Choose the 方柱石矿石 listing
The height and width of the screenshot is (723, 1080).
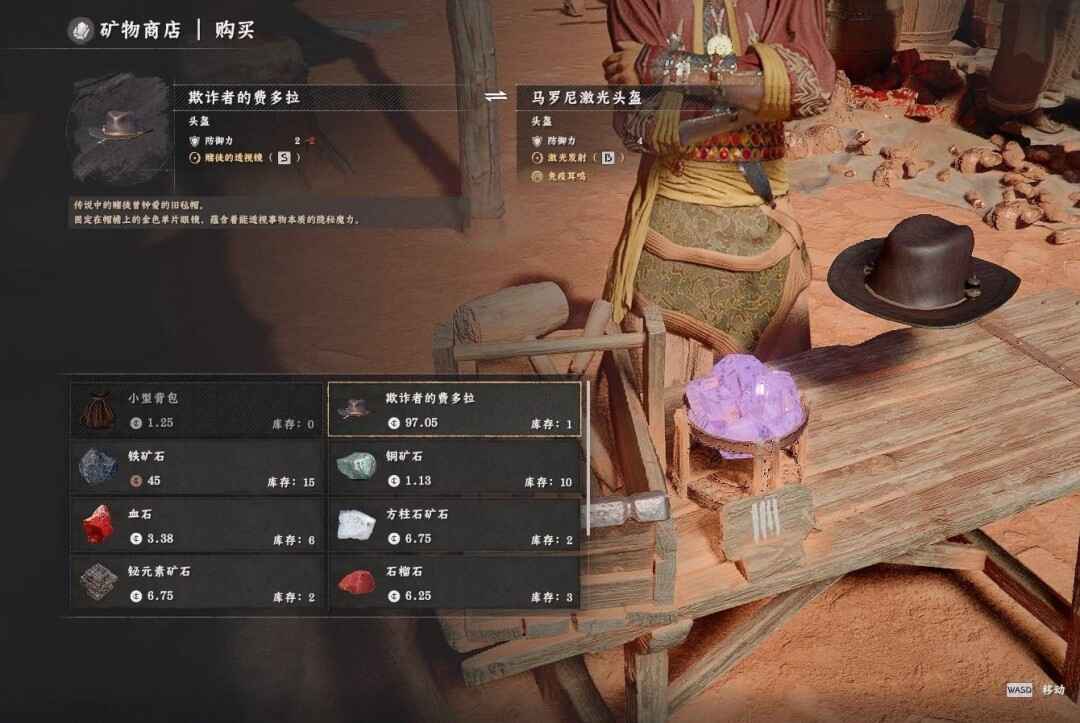click(455, 525)
